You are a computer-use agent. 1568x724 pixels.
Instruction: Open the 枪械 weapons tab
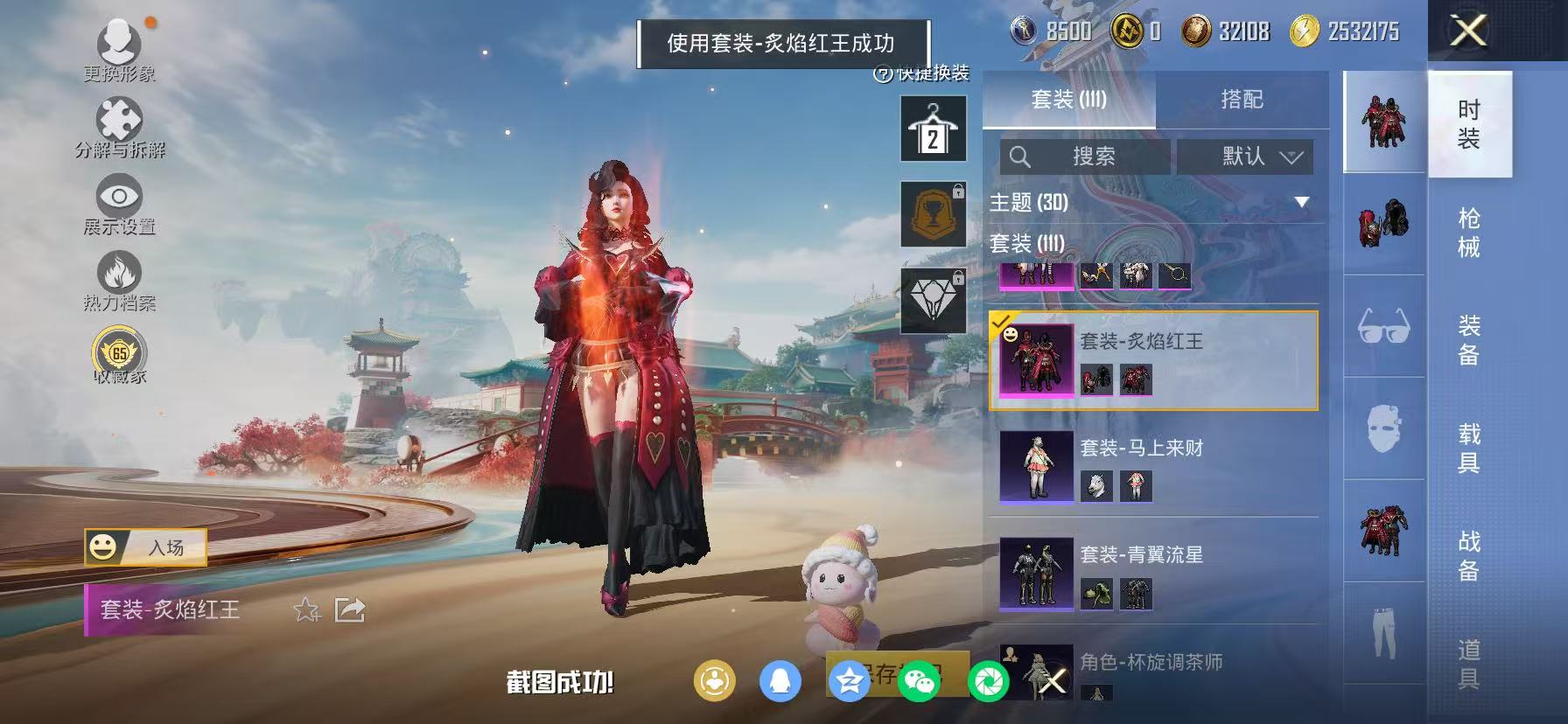point(1469,232)
